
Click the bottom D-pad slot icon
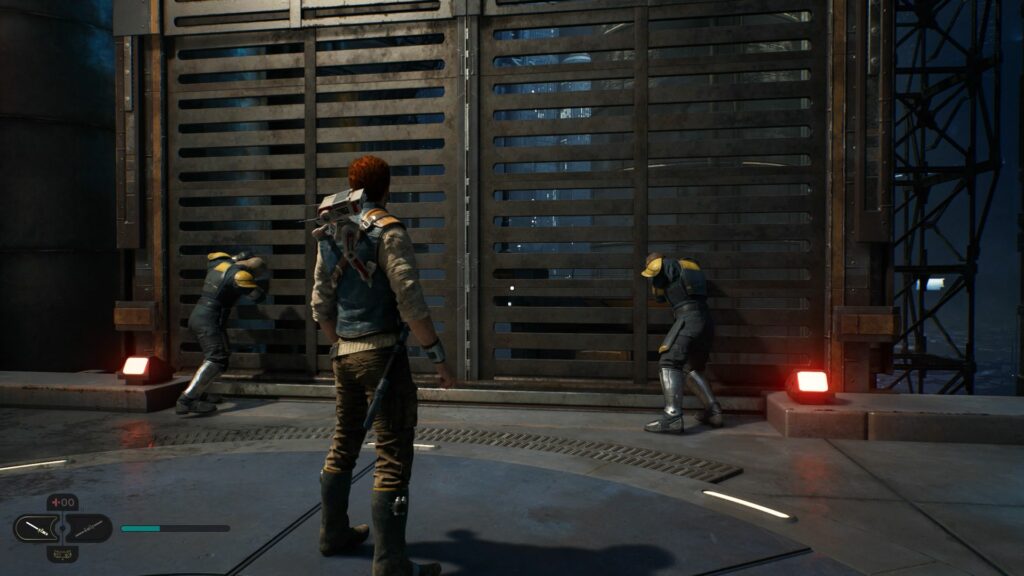click(63, 553)
